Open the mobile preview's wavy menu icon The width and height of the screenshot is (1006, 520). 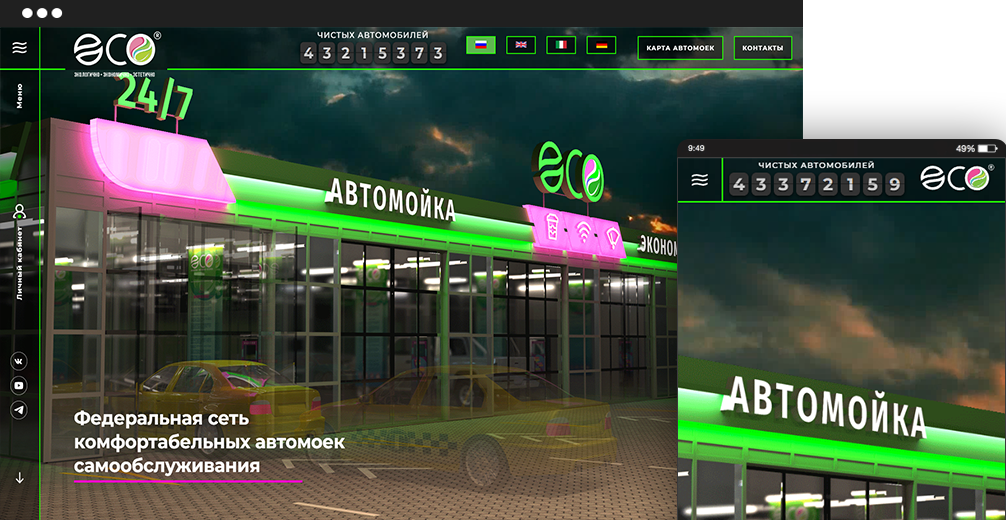tap(699, 180)
